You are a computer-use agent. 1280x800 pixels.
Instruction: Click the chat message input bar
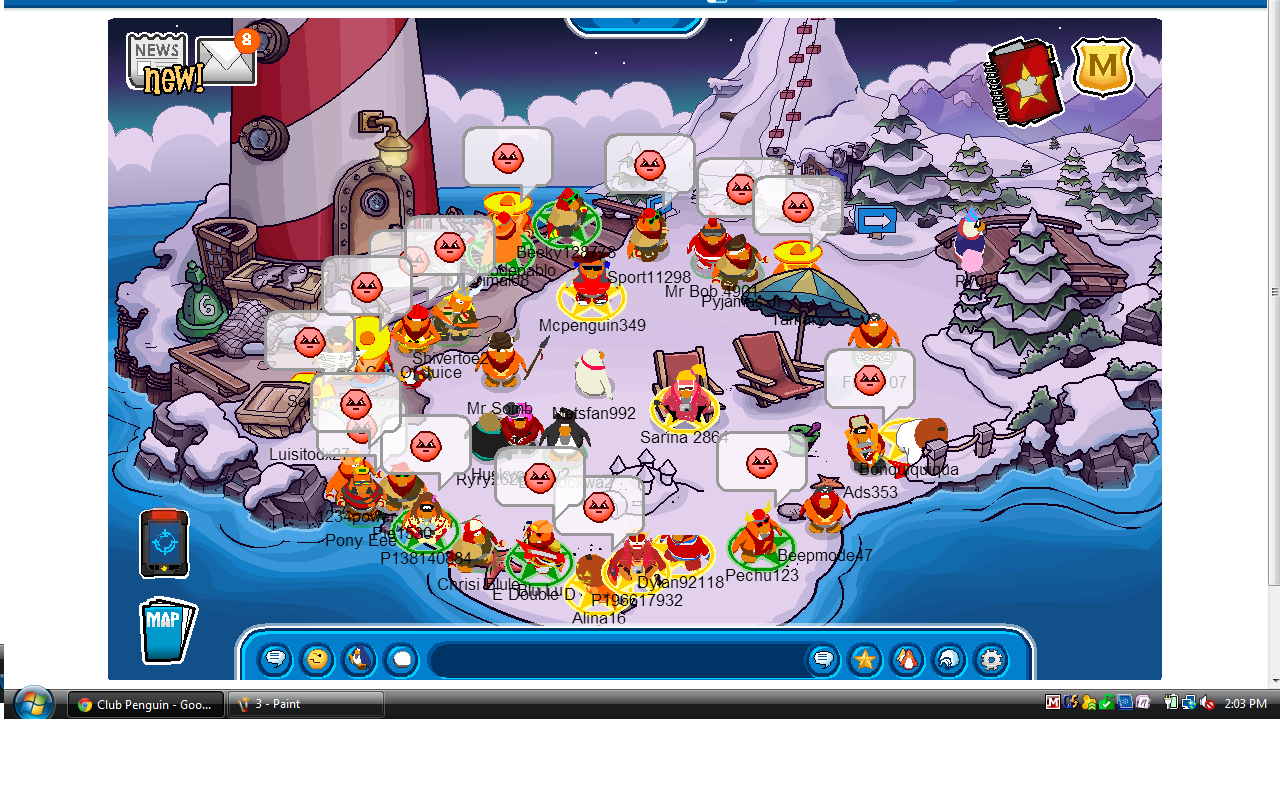615,660
